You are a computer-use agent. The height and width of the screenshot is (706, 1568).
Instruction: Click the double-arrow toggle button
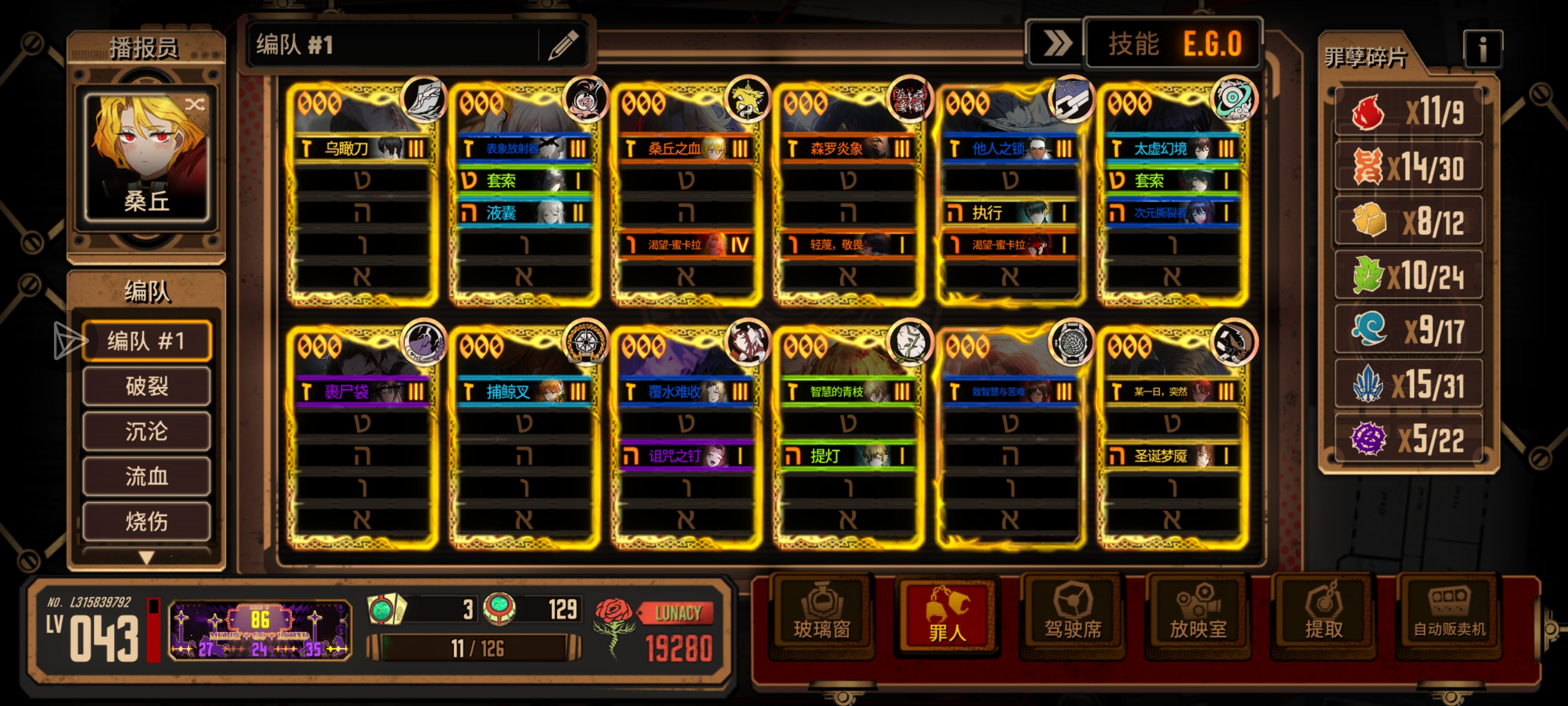(1056, 44)
